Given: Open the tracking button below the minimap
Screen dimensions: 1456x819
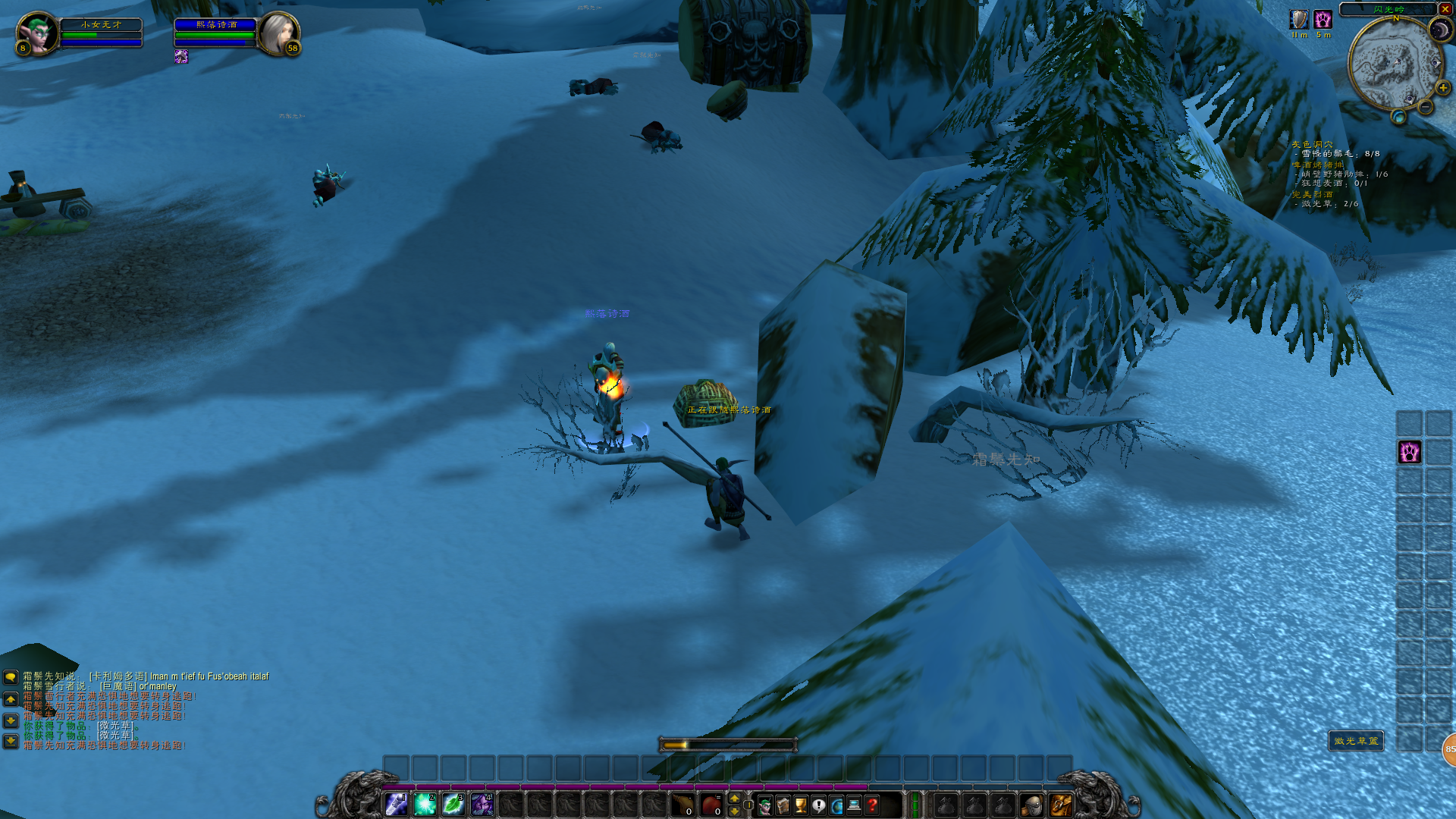Looking at the screenshot, I should (x=1398, y=117).
